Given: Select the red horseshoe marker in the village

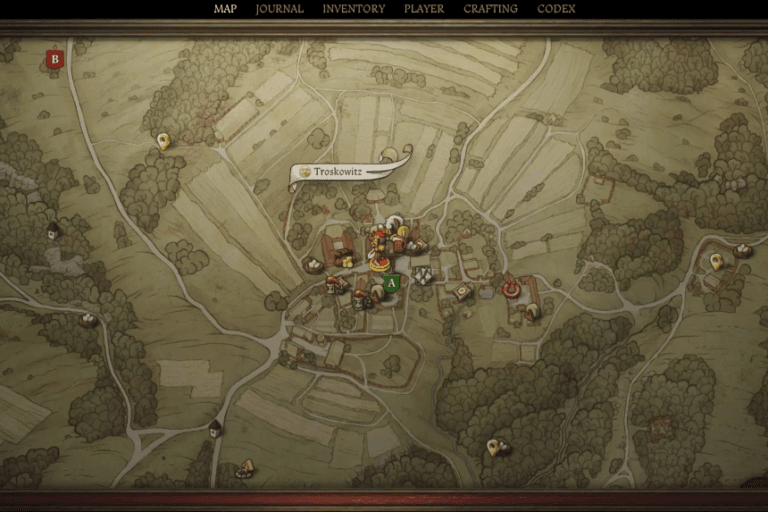Looking at the screenshot, I should click(511, 289).
